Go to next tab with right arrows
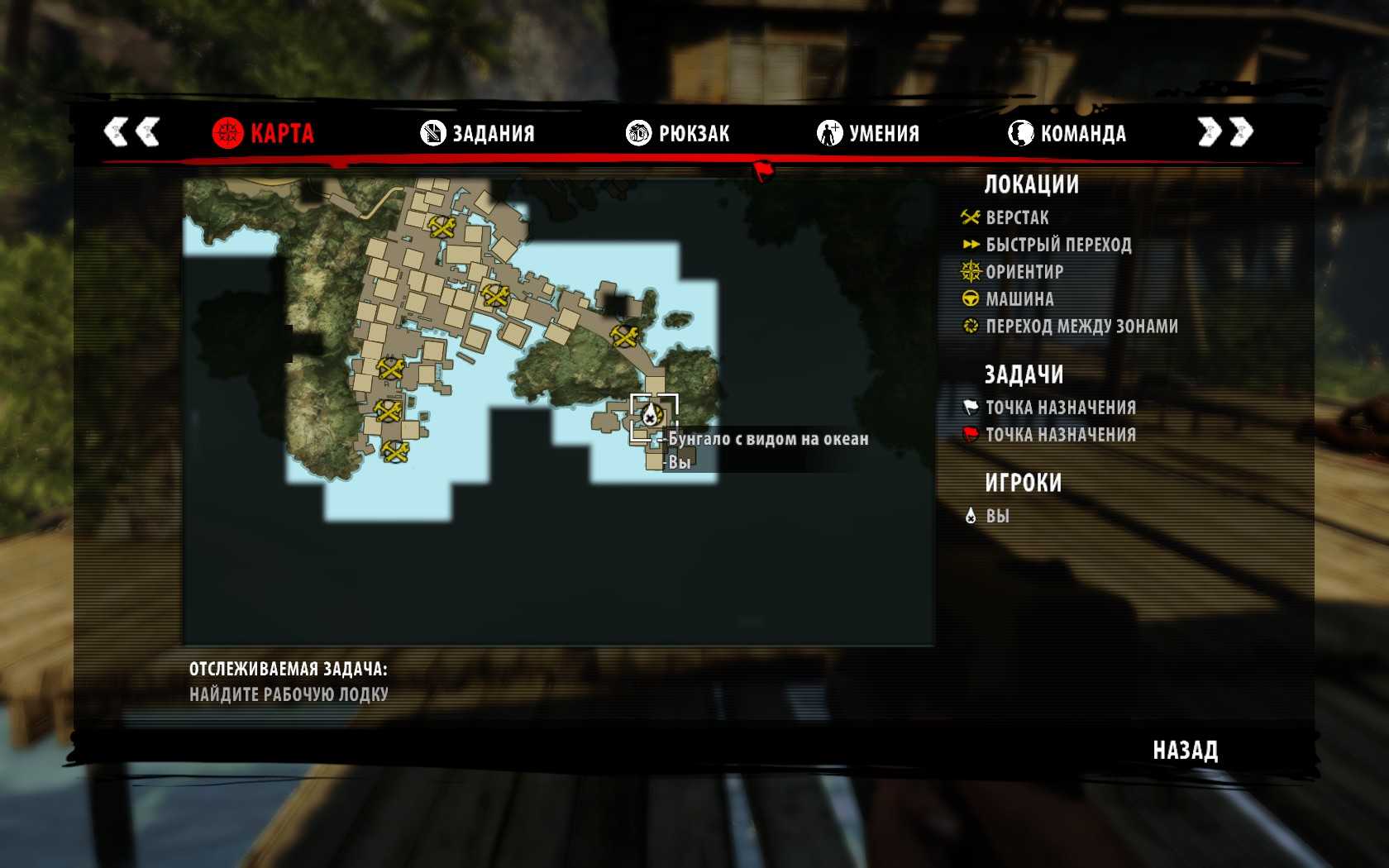 tap(1225, 131)
